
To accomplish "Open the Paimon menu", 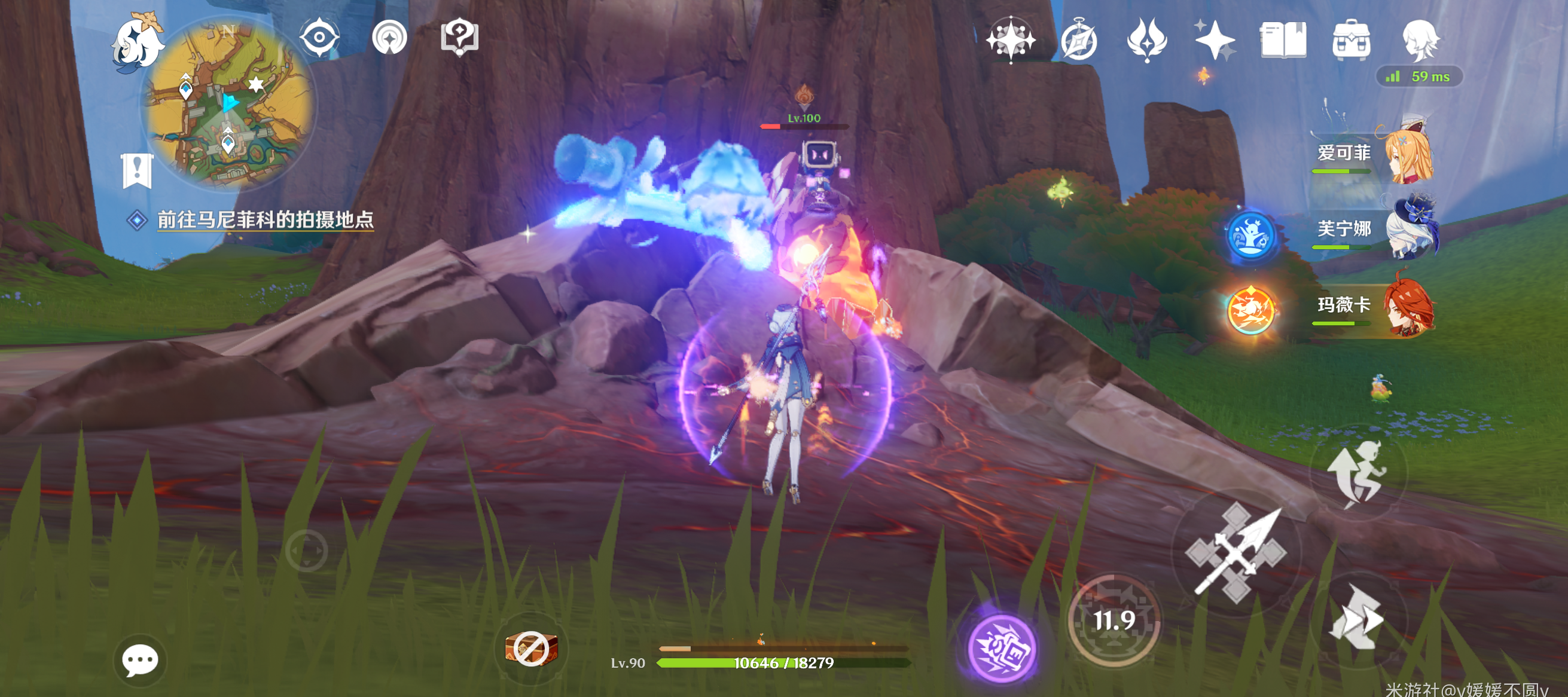I will [136, 43].
